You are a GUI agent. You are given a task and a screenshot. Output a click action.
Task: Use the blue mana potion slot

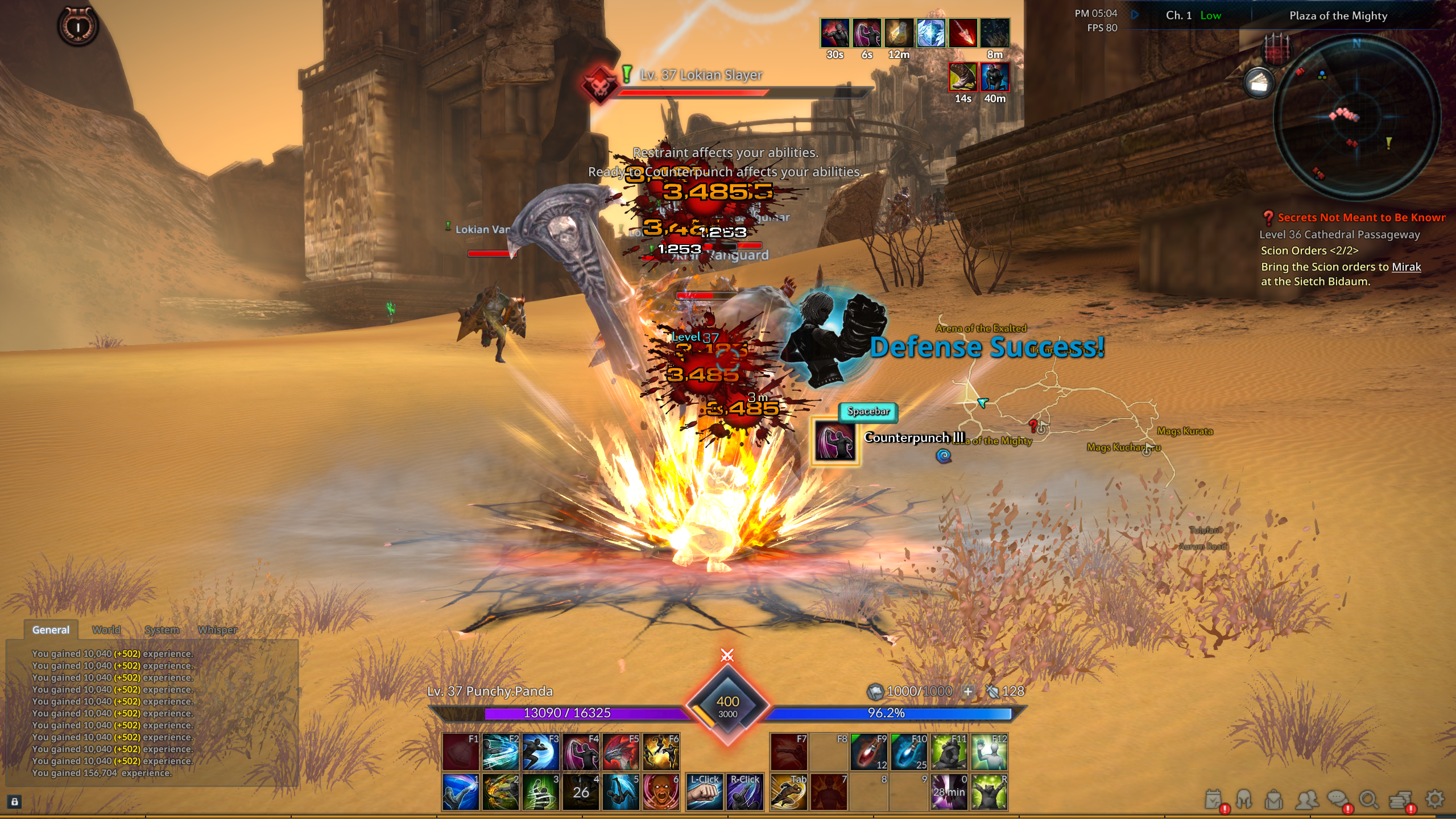coord(908,751)
